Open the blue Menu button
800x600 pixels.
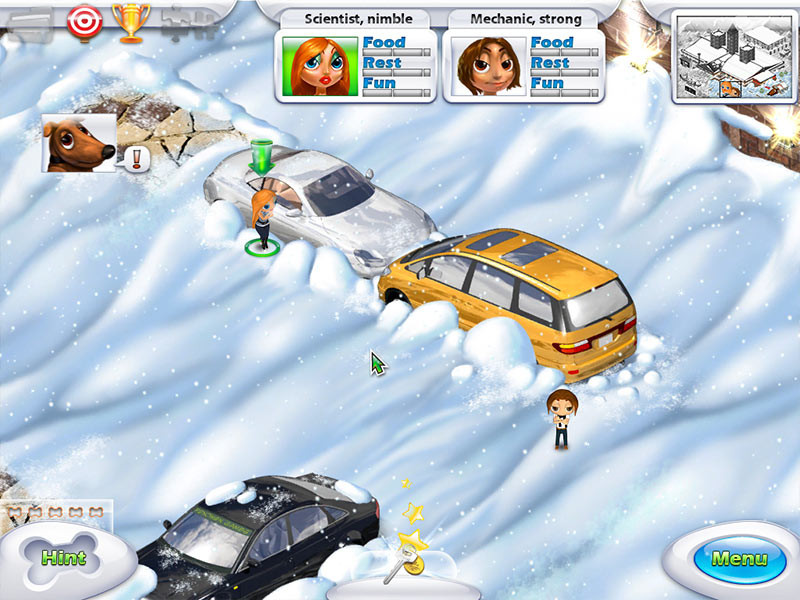pos(738,558)
